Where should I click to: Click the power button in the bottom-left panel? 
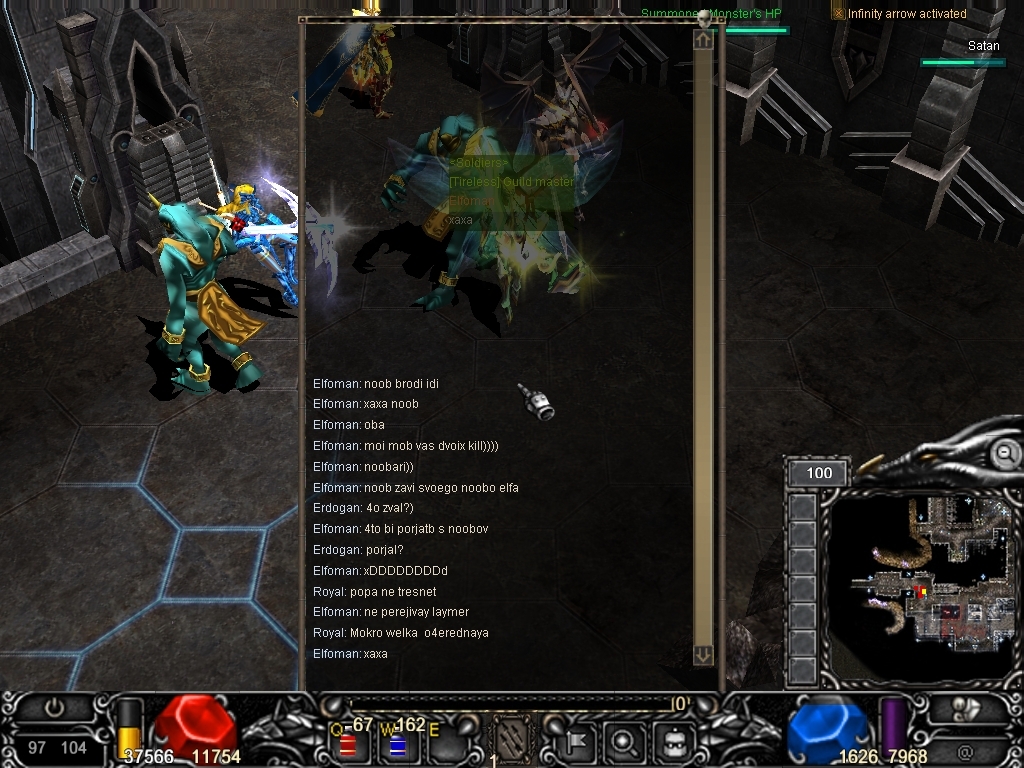point(54,708)
